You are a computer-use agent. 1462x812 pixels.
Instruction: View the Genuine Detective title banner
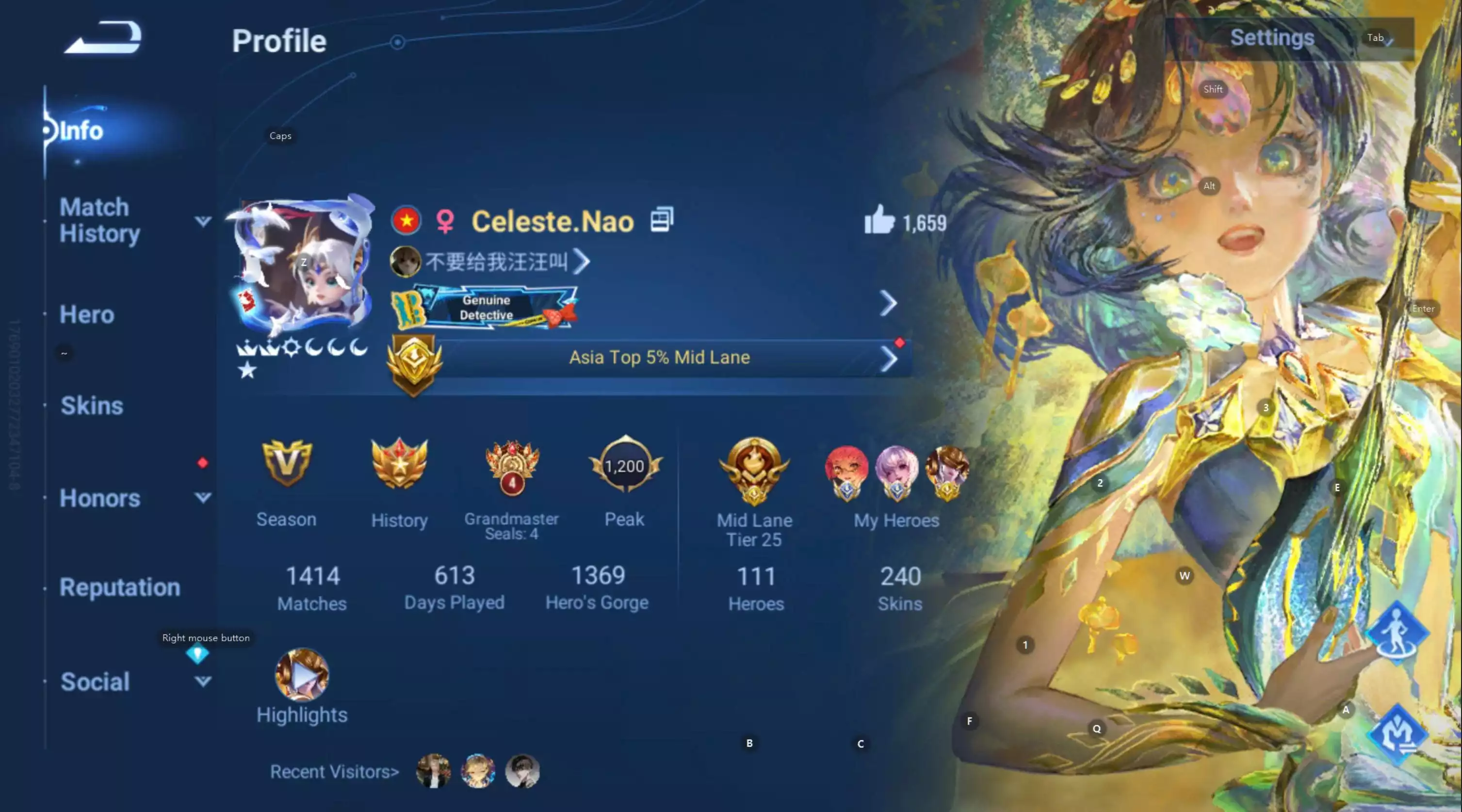point(487,307)
